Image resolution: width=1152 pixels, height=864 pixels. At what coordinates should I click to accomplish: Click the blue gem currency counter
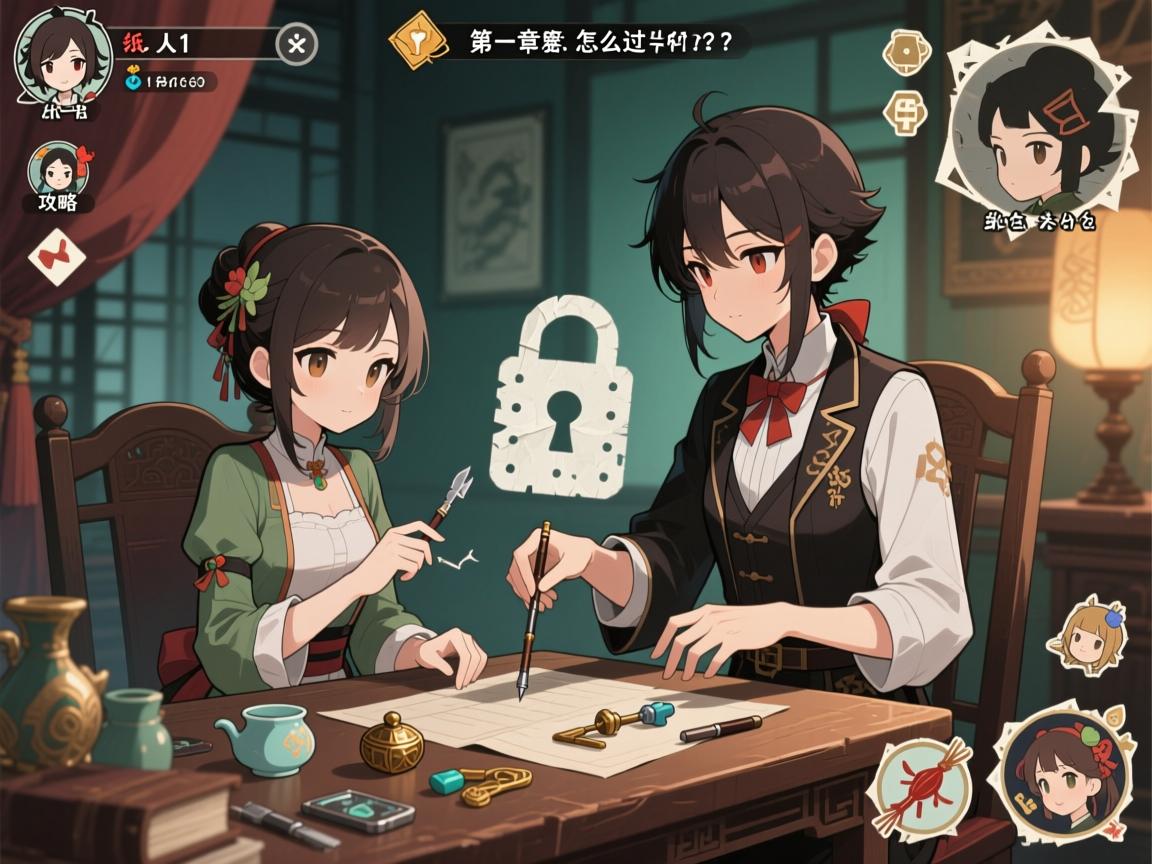(x=166, y=82)
